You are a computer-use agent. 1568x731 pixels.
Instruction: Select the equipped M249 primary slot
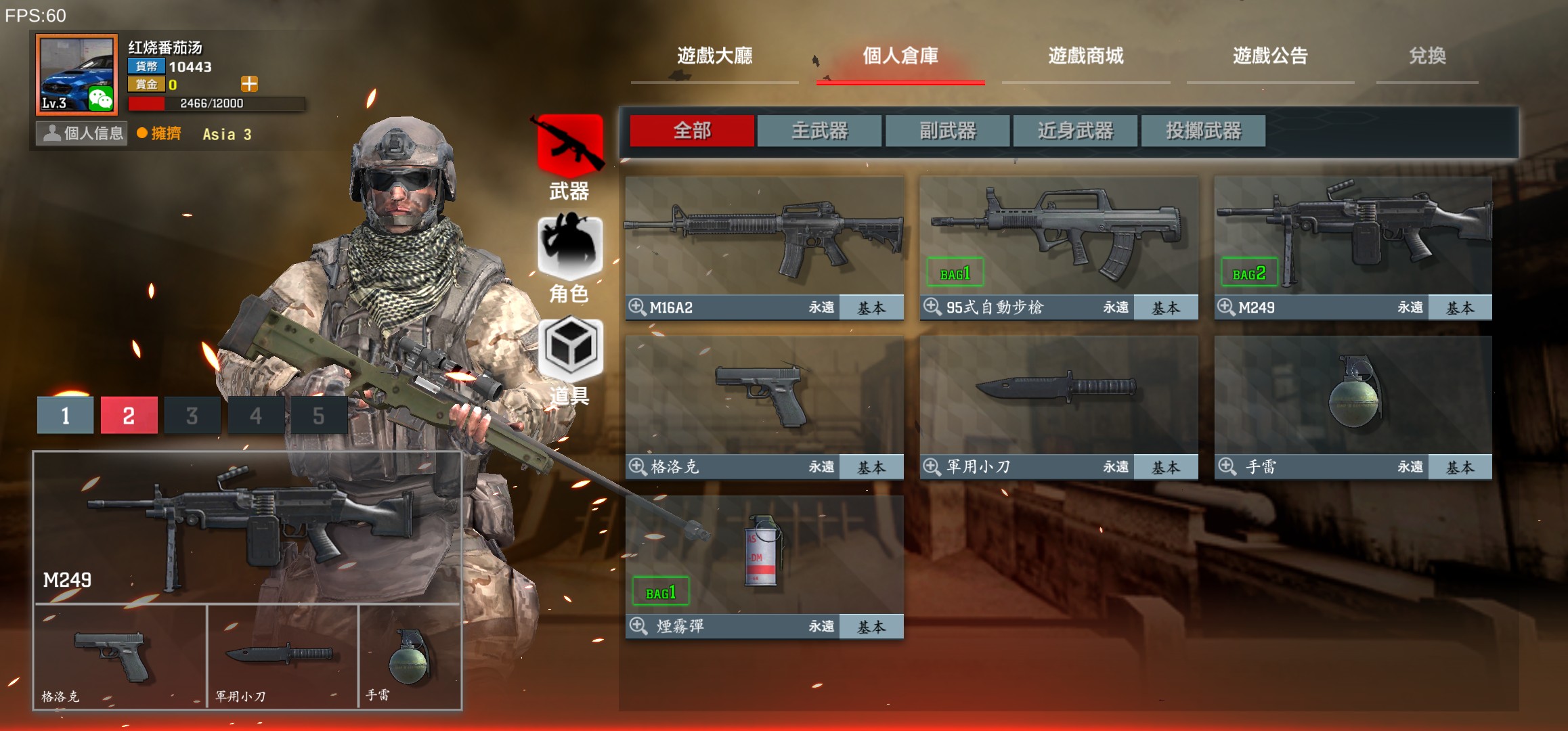(x=247, y=528)
